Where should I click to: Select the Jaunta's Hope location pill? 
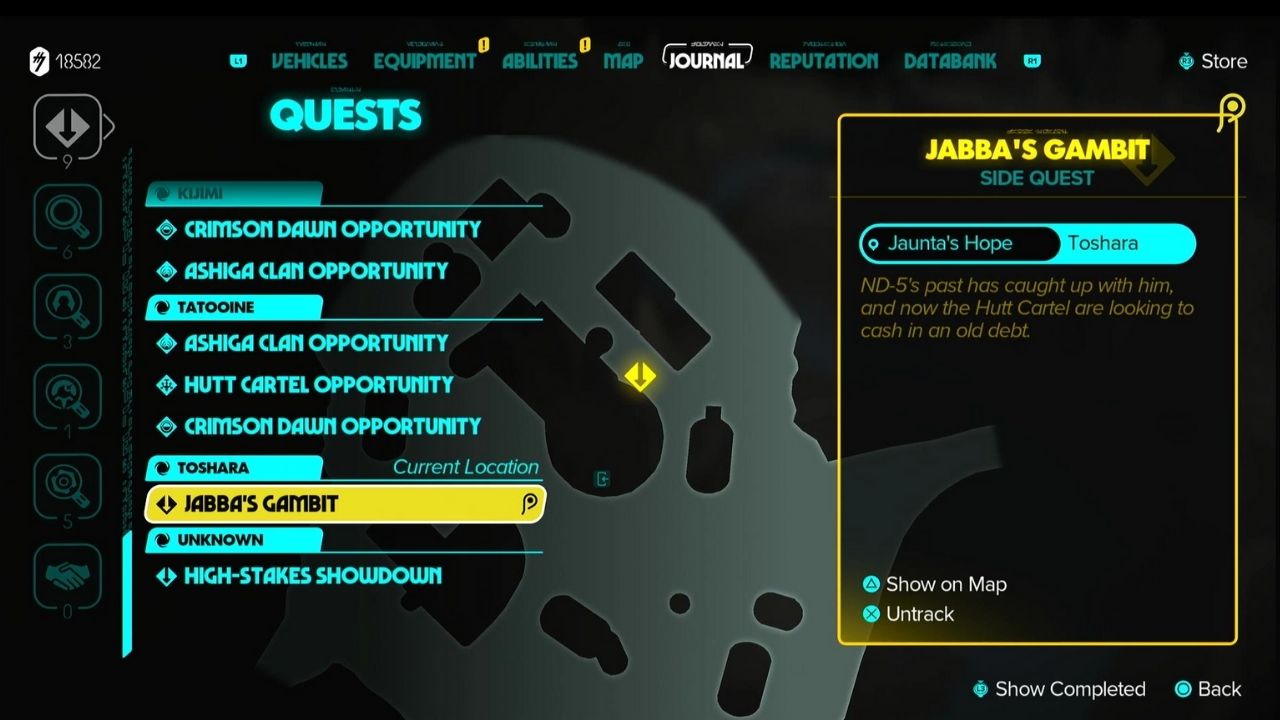click(956, 243)
